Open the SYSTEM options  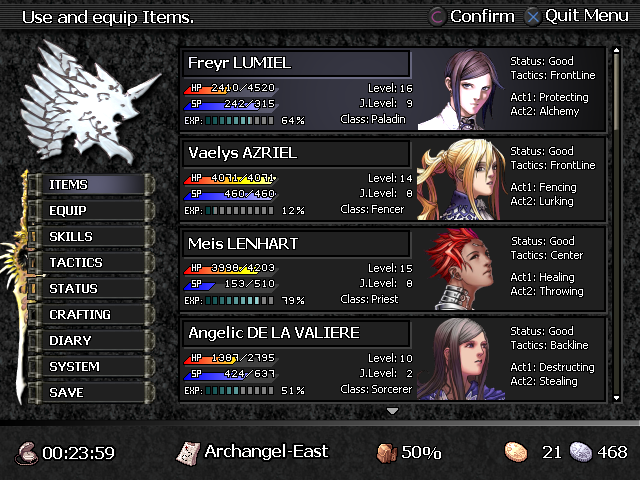[90, 367]
